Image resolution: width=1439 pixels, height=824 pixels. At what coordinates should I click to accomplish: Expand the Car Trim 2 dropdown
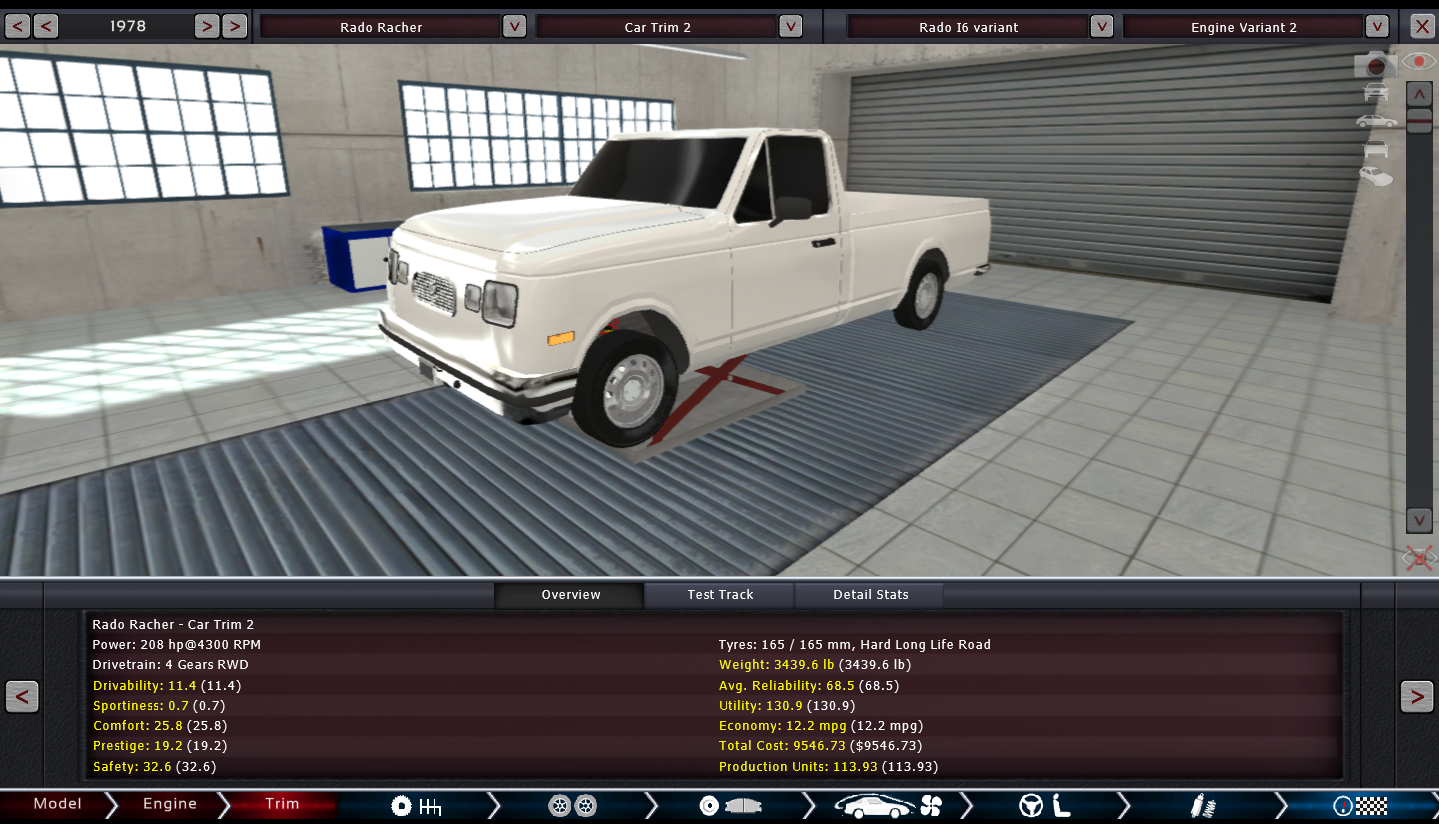click(x=790, y=27)
